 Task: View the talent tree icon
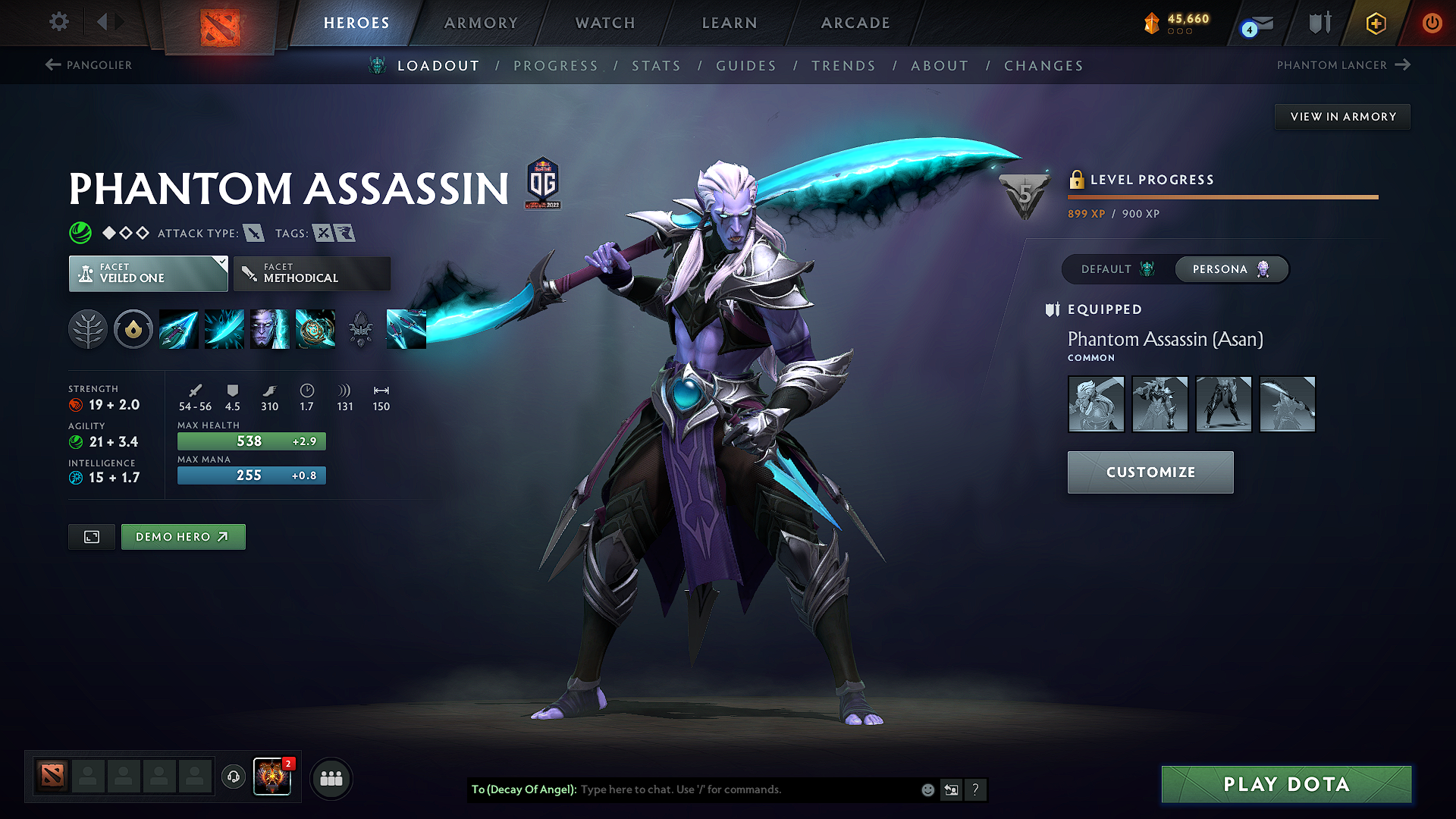tap(89, 329)
